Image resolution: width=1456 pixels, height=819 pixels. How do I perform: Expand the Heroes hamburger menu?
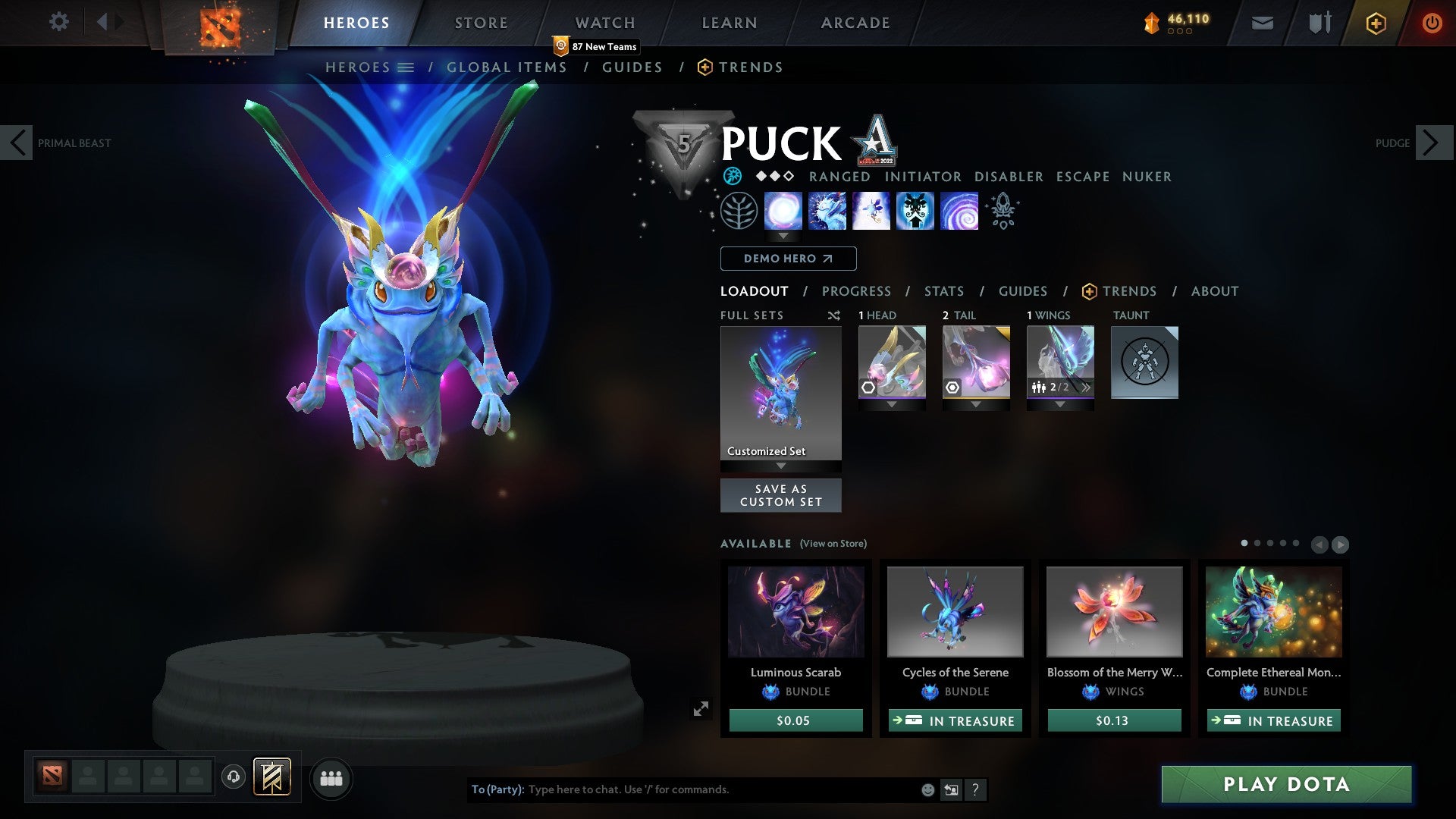click(407, 67)
